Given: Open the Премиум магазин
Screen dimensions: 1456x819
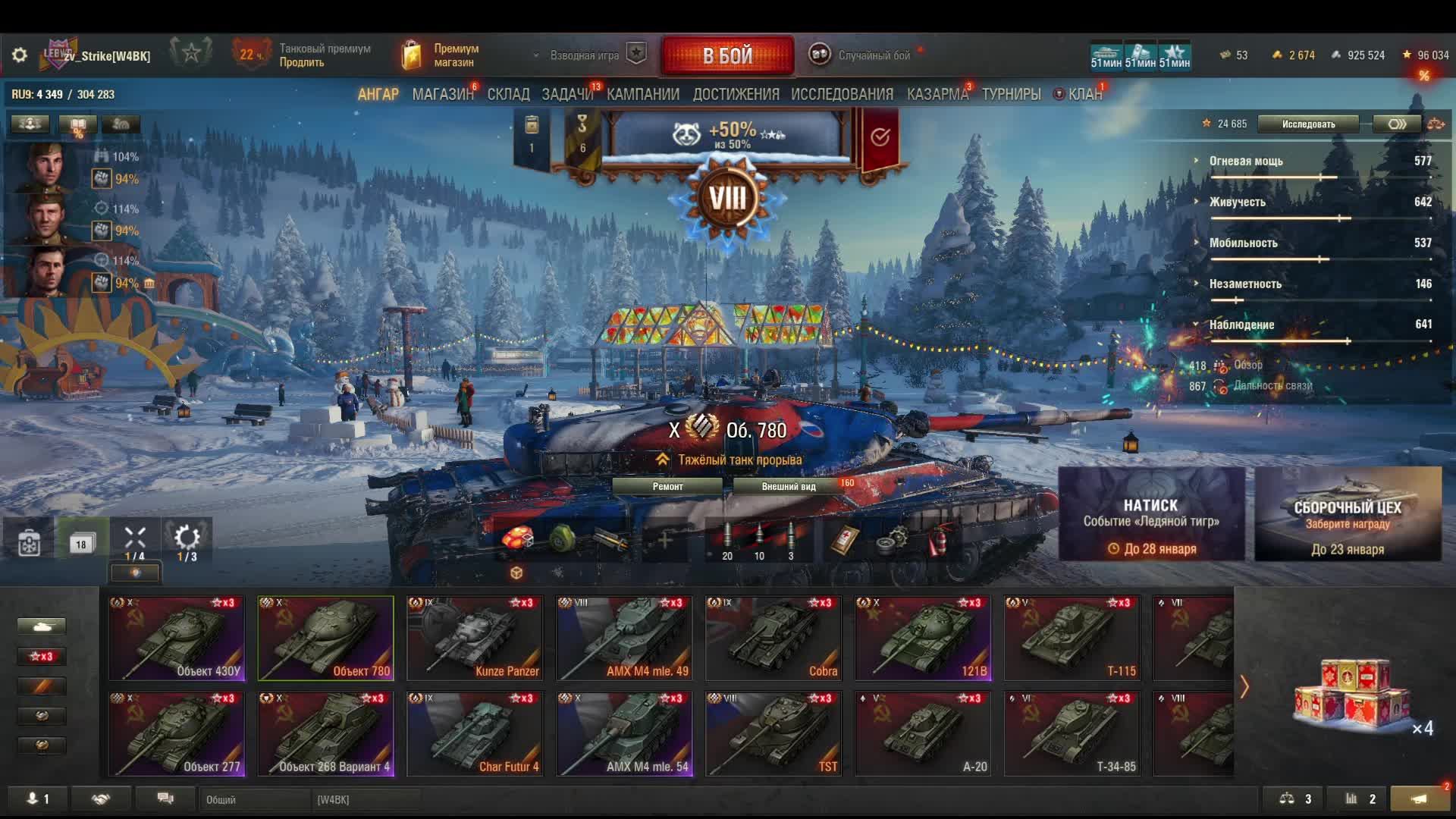Looking at the screenshot, I should [x=441, y=55].
